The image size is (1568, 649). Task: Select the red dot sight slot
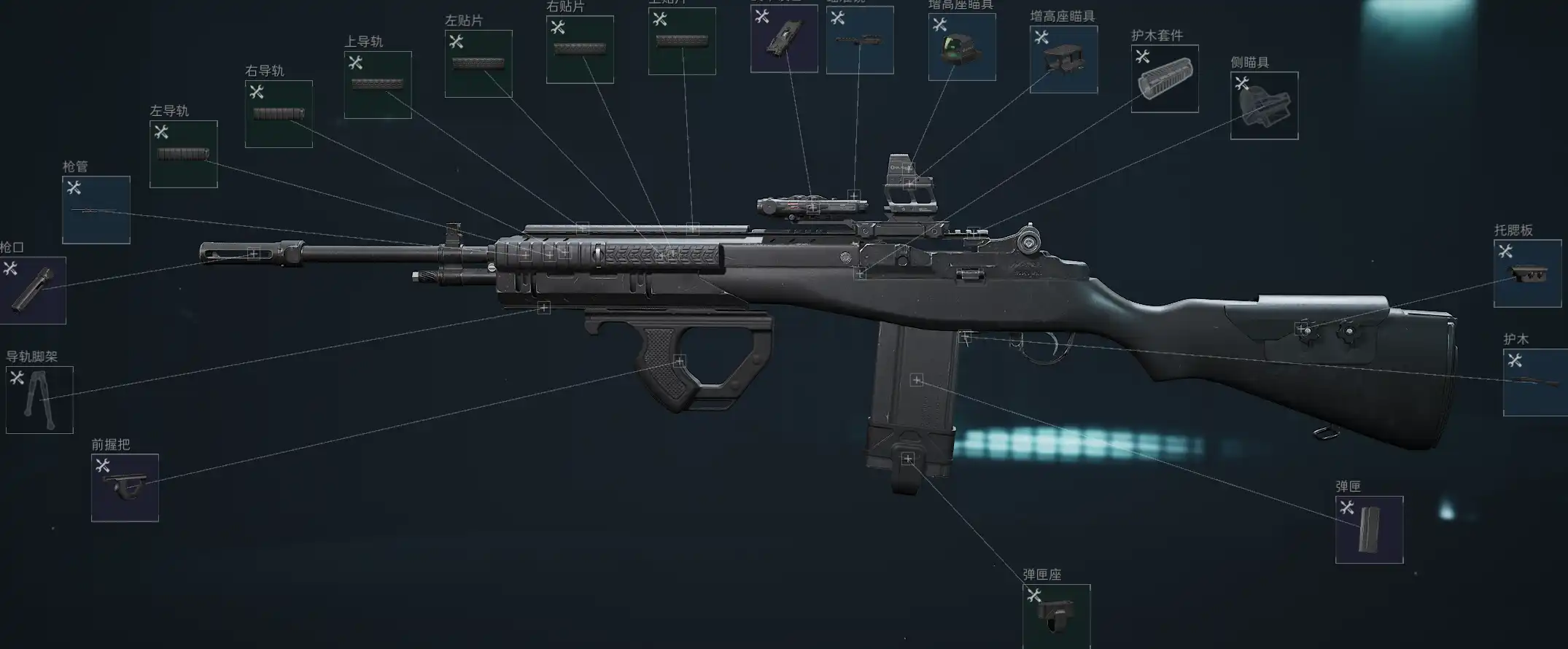click(x=962, y=47)
